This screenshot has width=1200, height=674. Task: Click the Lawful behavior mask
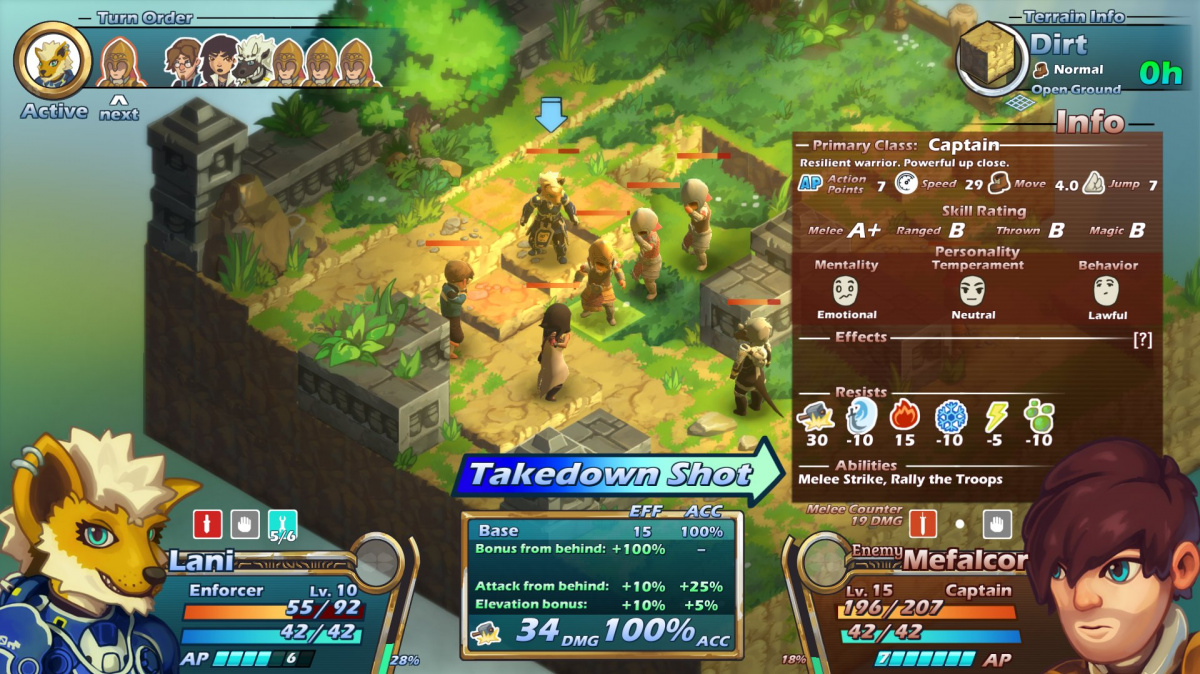[x=1107, y=291]
